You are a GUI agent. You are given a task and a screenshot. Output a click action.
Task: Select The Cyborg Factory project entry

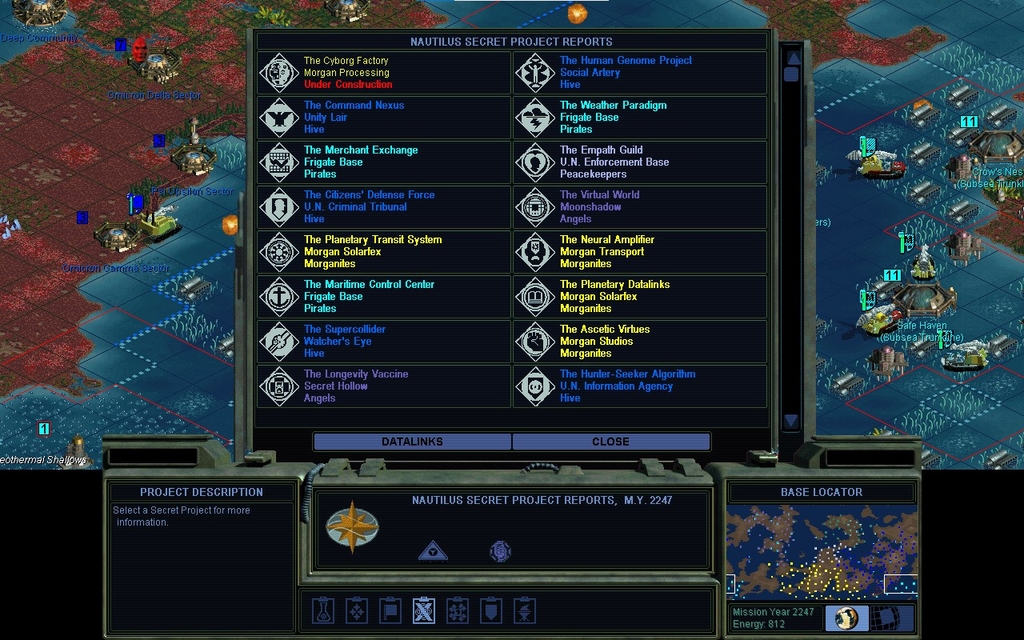point(384,73)
